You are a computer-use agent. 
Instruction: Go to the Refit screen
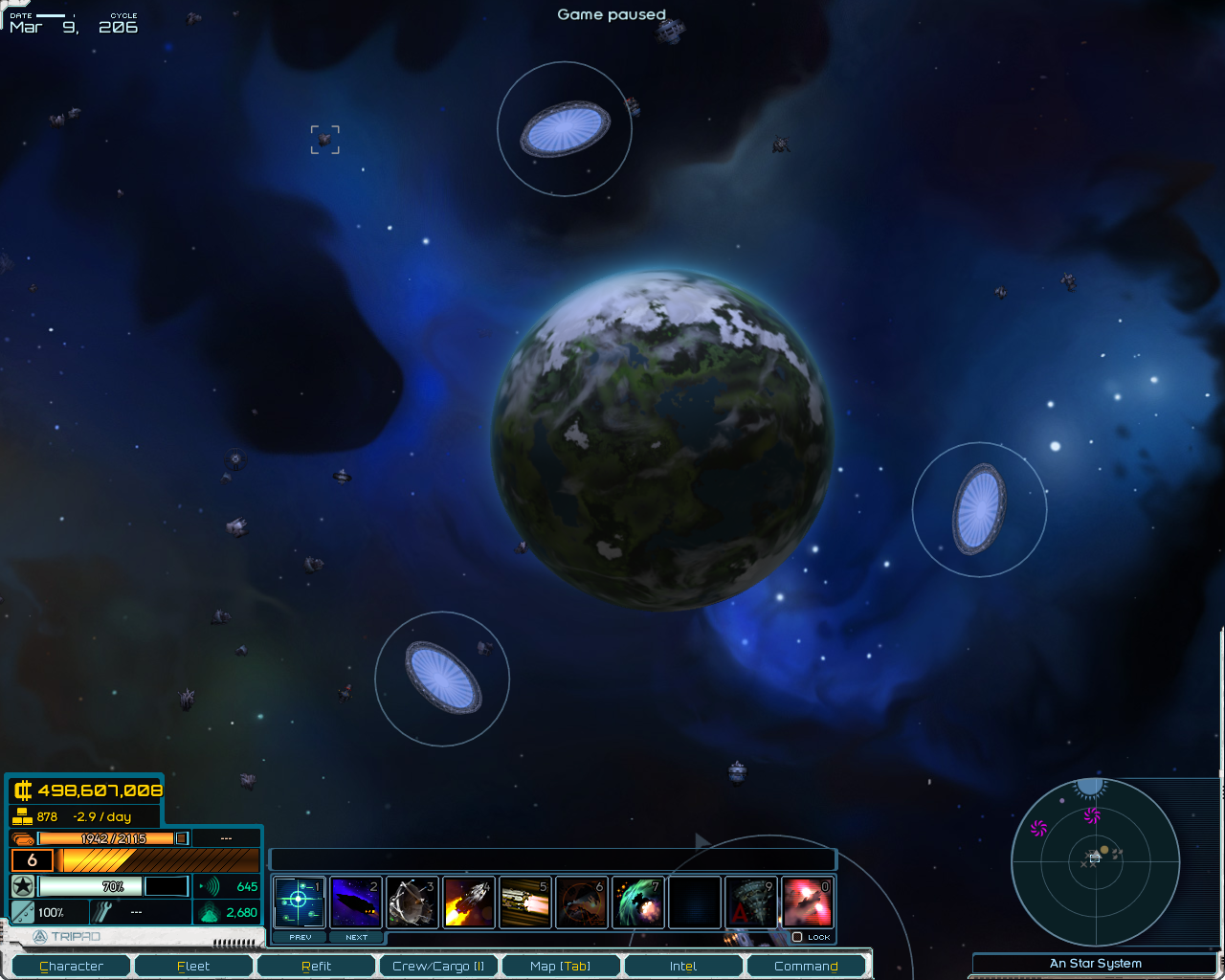[316, 966]
